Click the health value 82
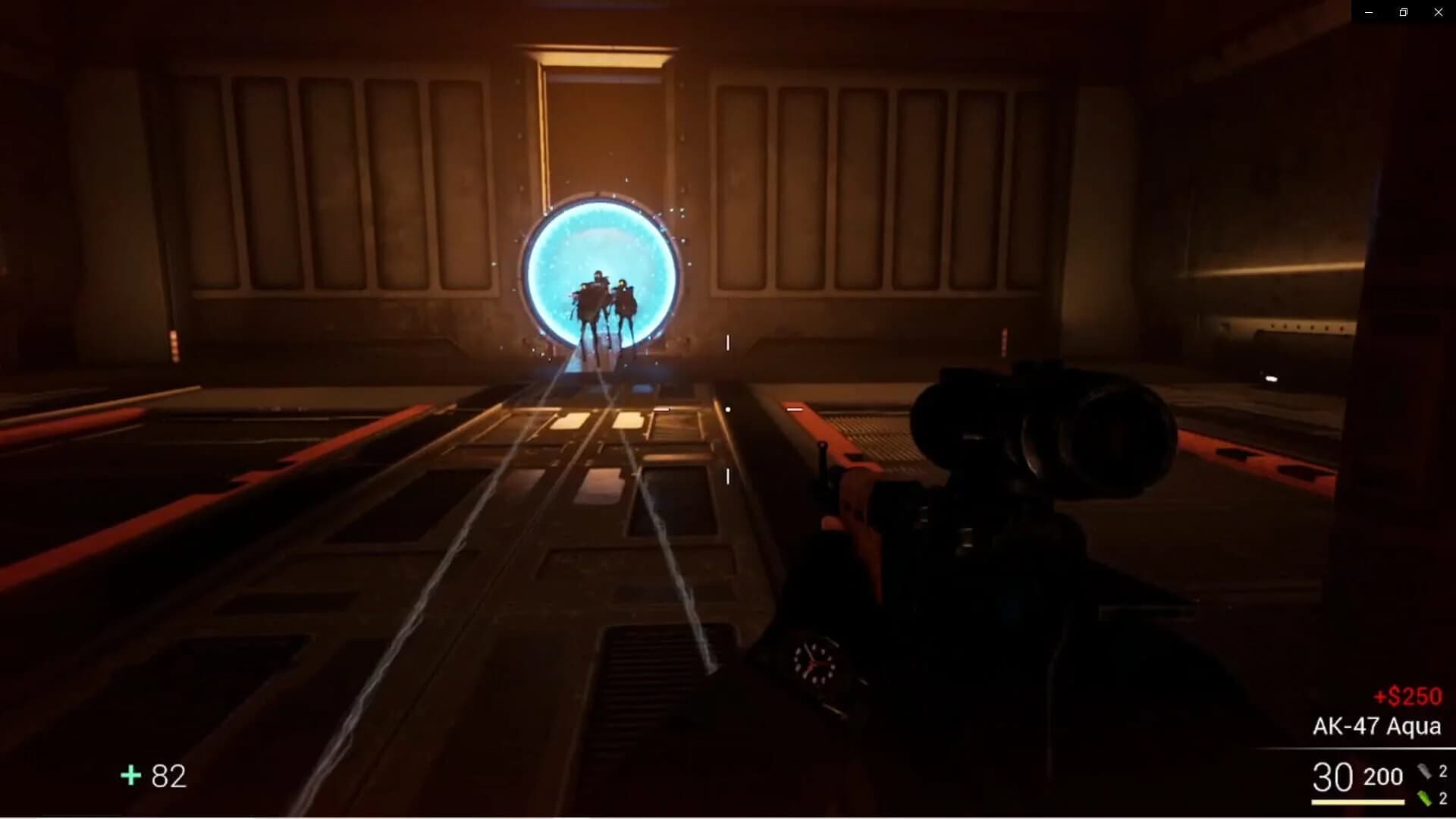Image resolution: width=1456 pixels, height=819 pixels. pos(167,776)
